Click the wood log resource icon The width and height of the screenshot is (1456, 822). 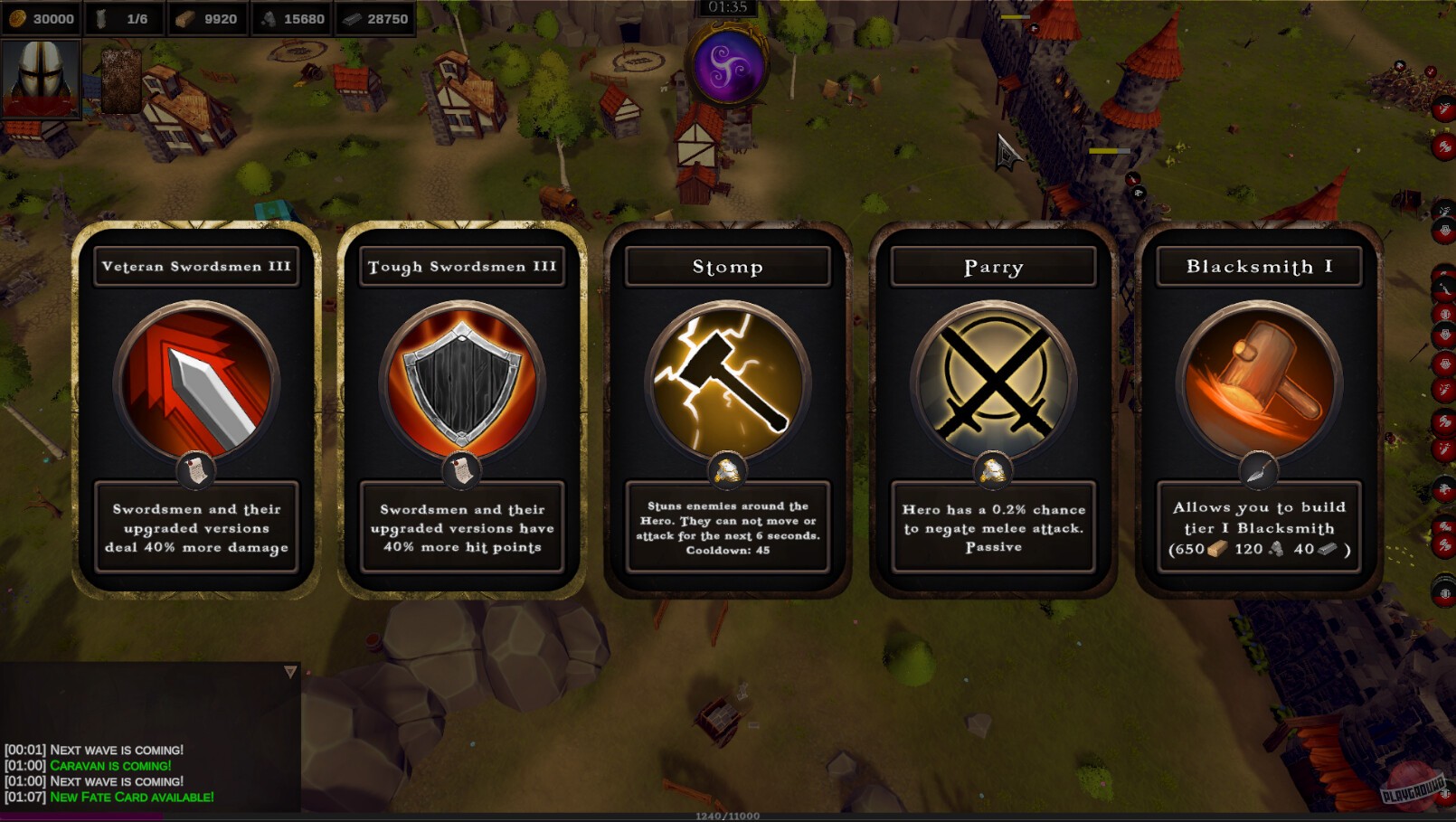(187, 18)
